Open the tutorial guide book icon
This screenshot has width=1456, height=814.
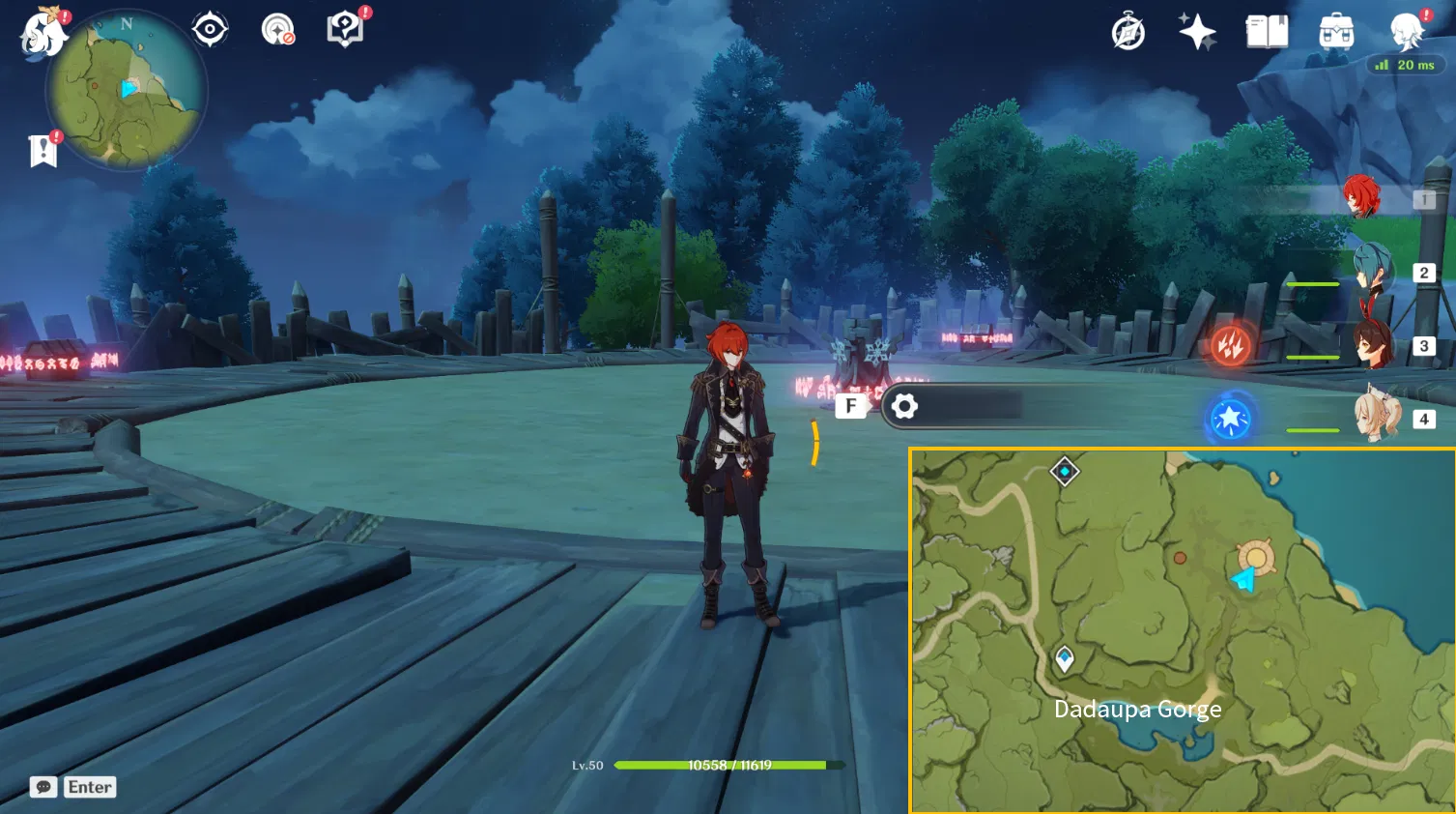tap(344, 29)
